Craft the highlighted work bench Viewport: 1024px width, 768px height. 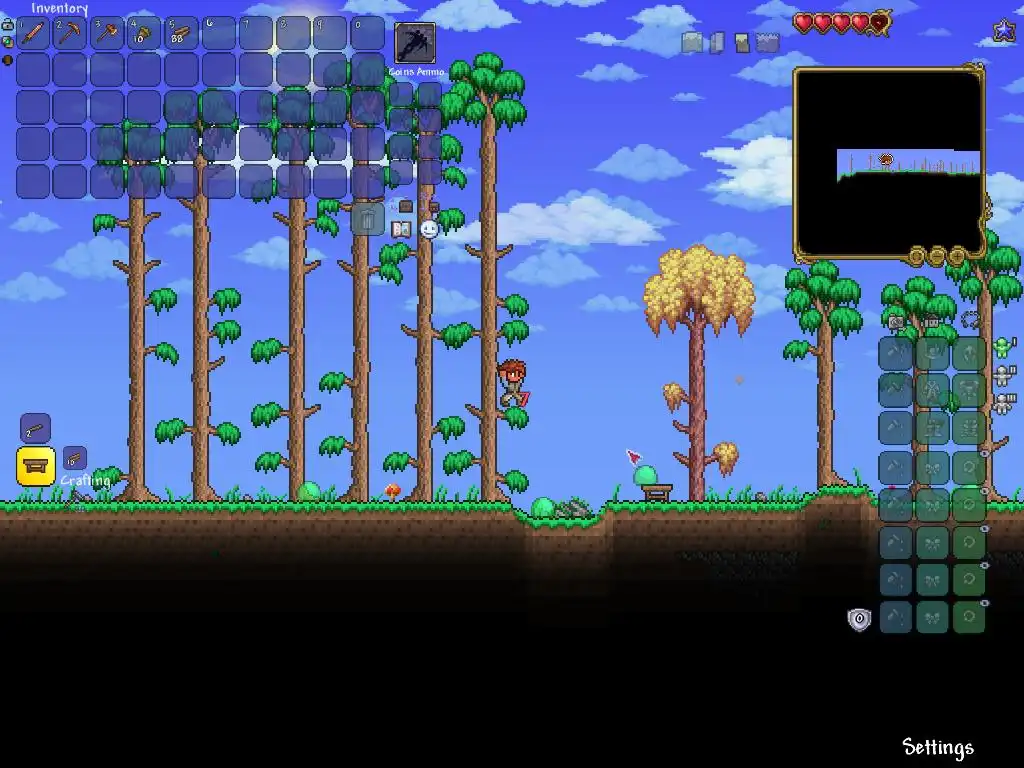[36, 466]
